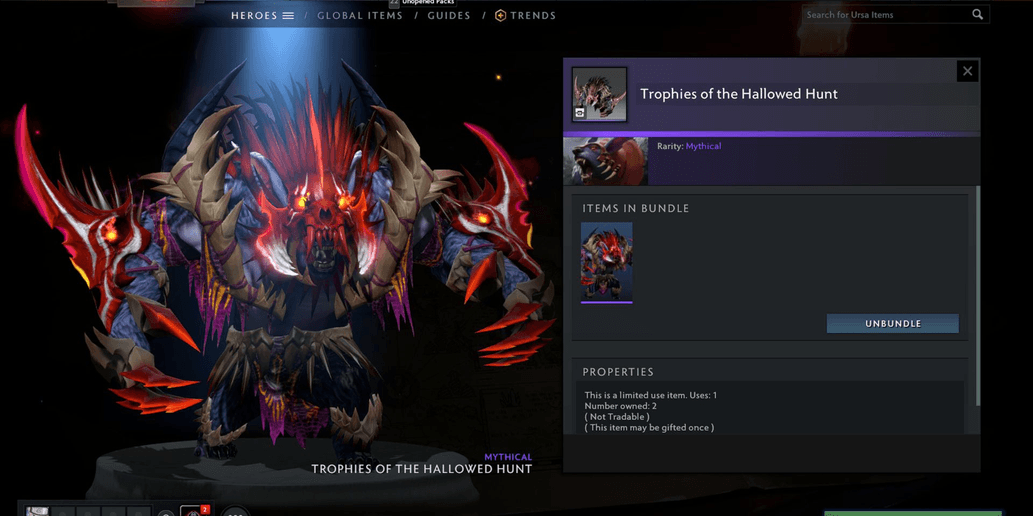Image resolution: width=1033 pixels, height=516 pixels.
Task: Open the Guides tab
Action: [449, 16]
